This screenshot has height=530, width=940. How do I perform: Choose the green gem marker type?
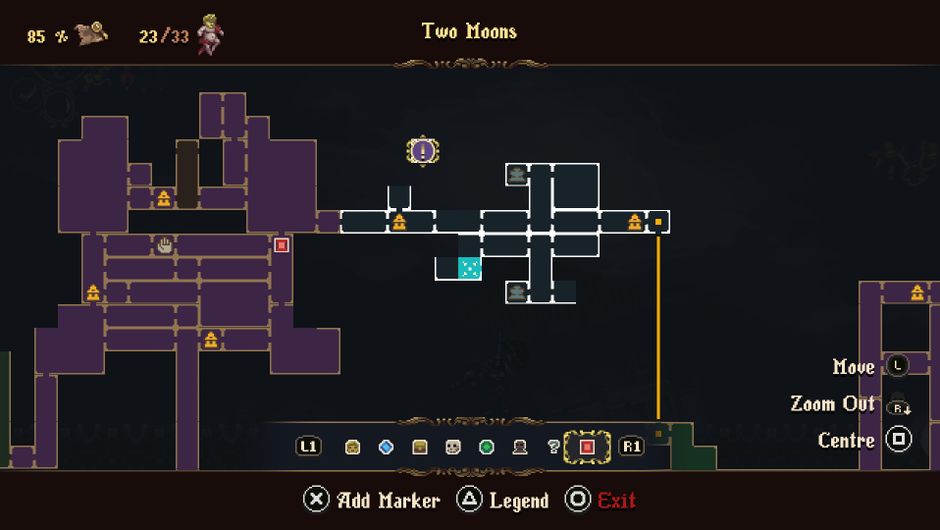point(487,447)
